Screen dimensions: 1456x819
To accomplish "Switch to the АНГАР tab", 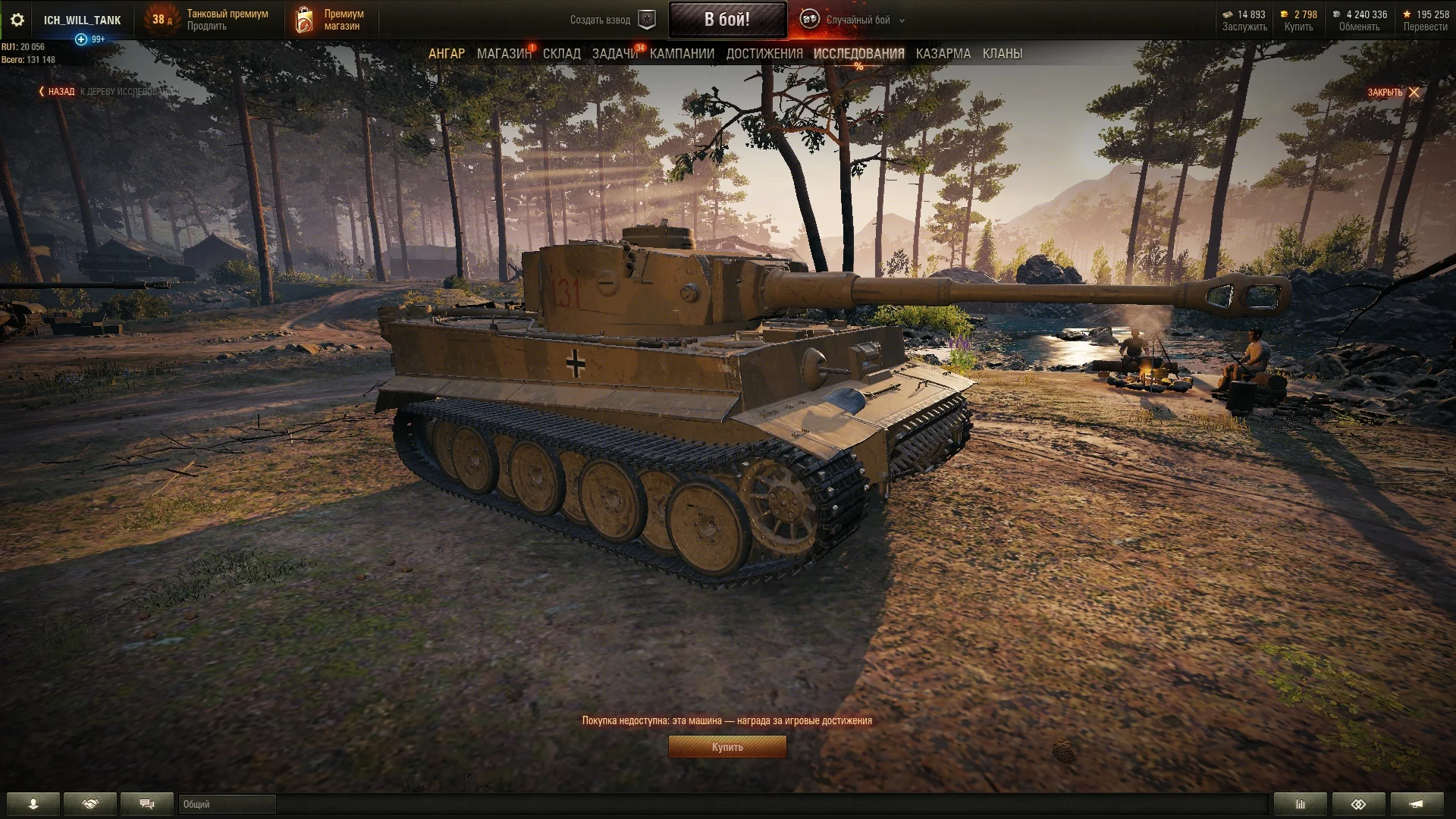I will point(446,54).
